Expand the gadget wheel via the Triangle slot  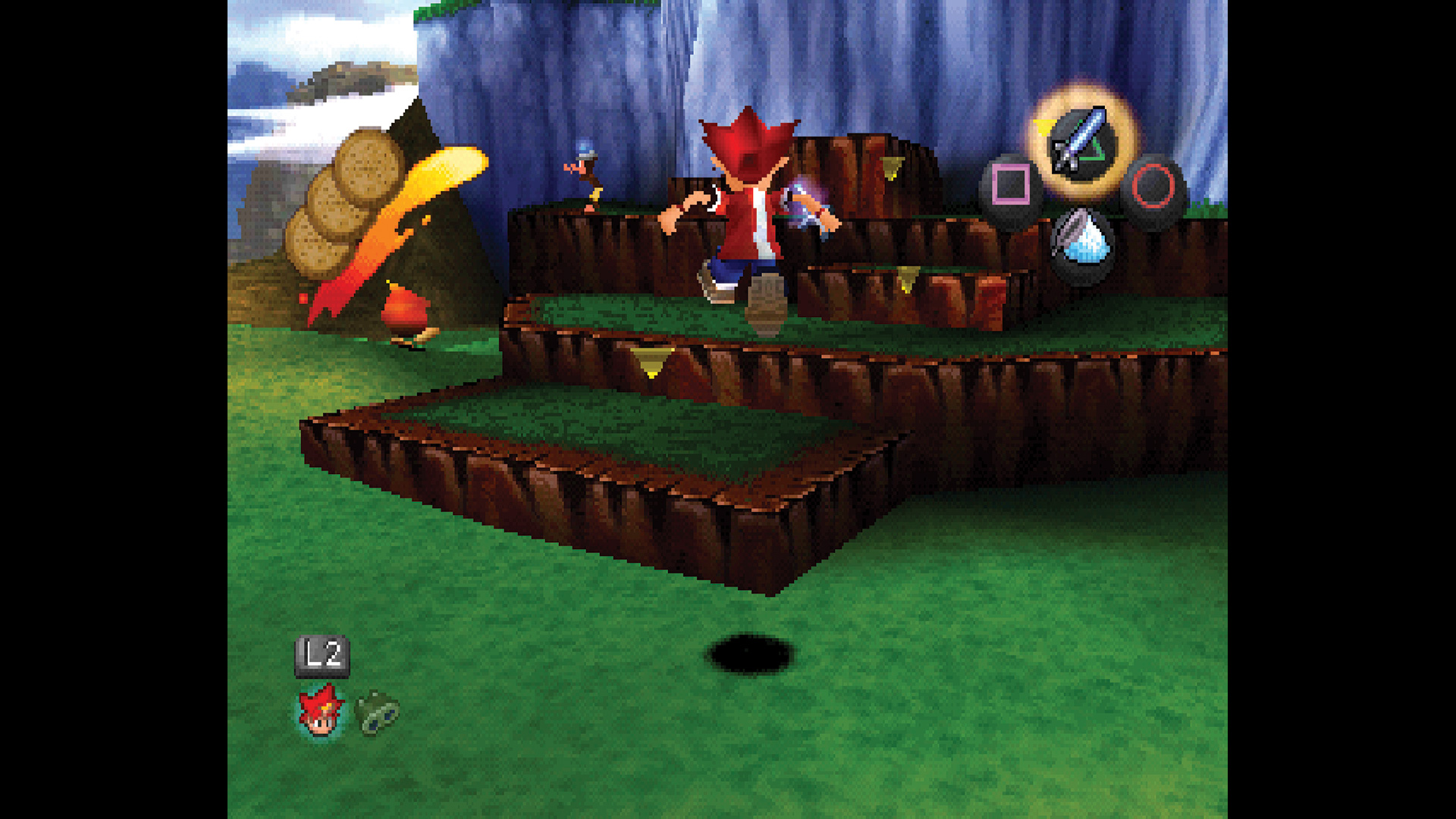1080,143
